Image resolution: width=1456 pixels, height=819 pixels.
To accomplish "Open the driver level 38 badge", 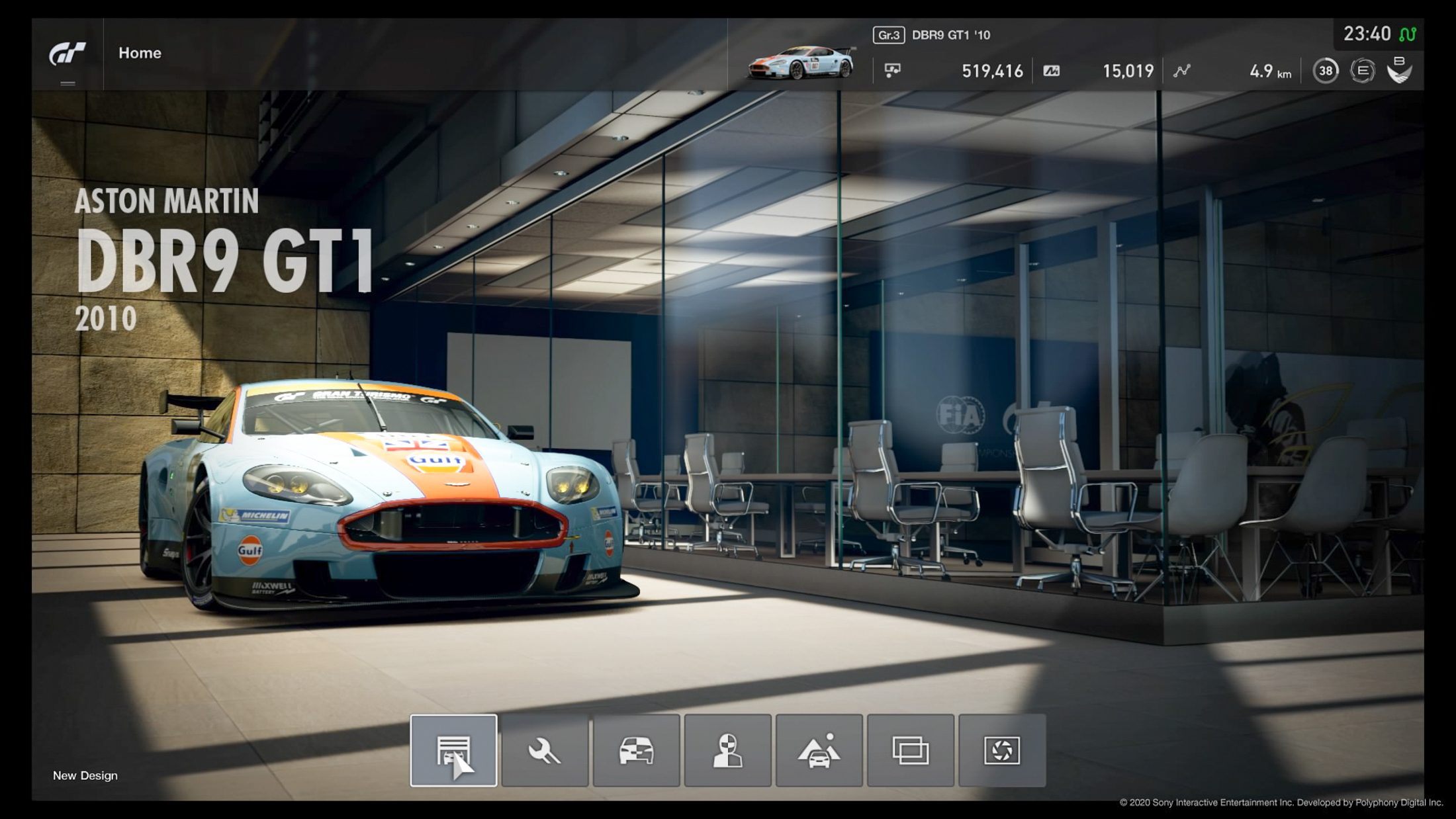I will [1326, 71].
